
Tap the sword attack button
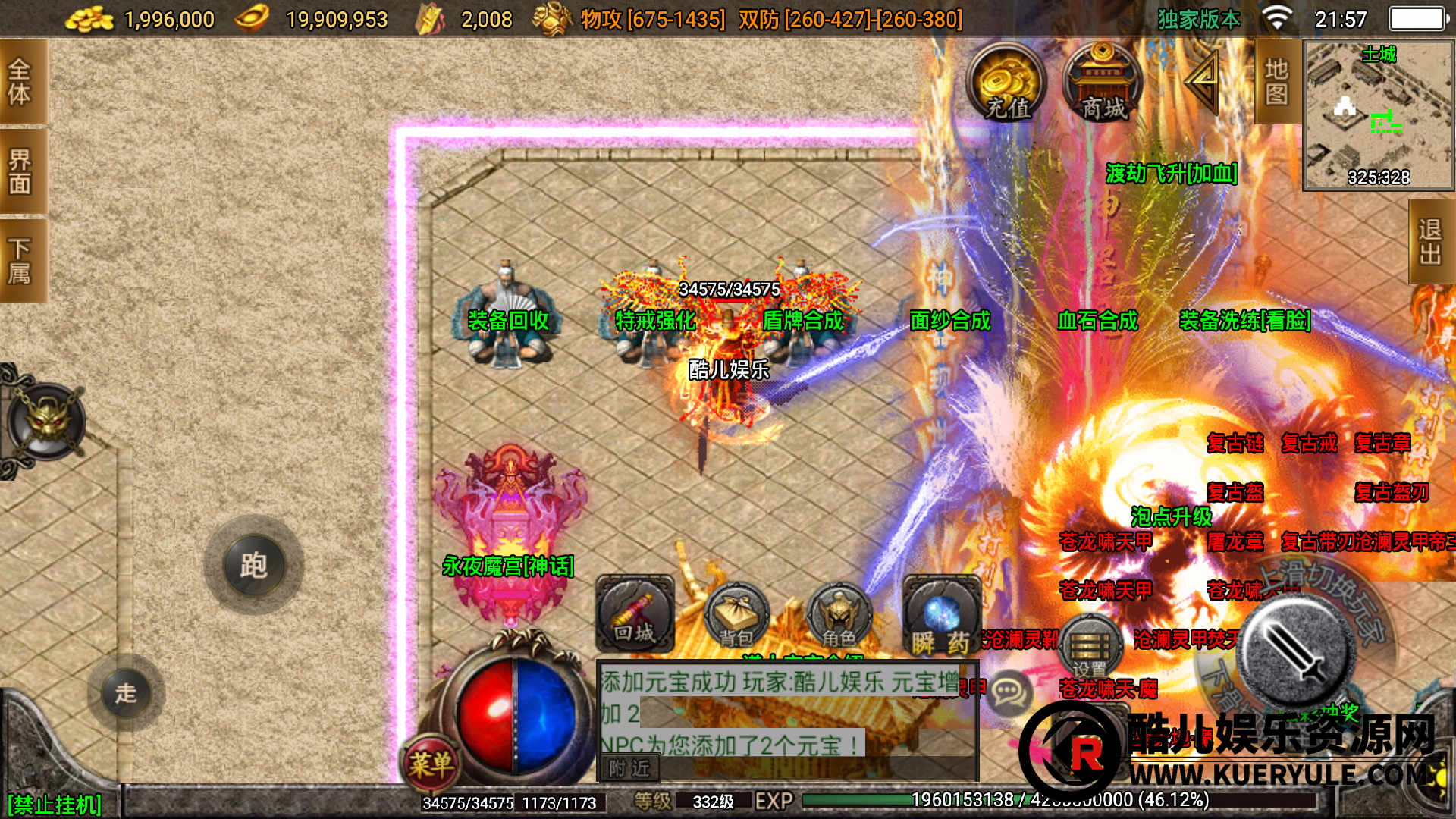pyautogui.click(x=1296, y=651)
